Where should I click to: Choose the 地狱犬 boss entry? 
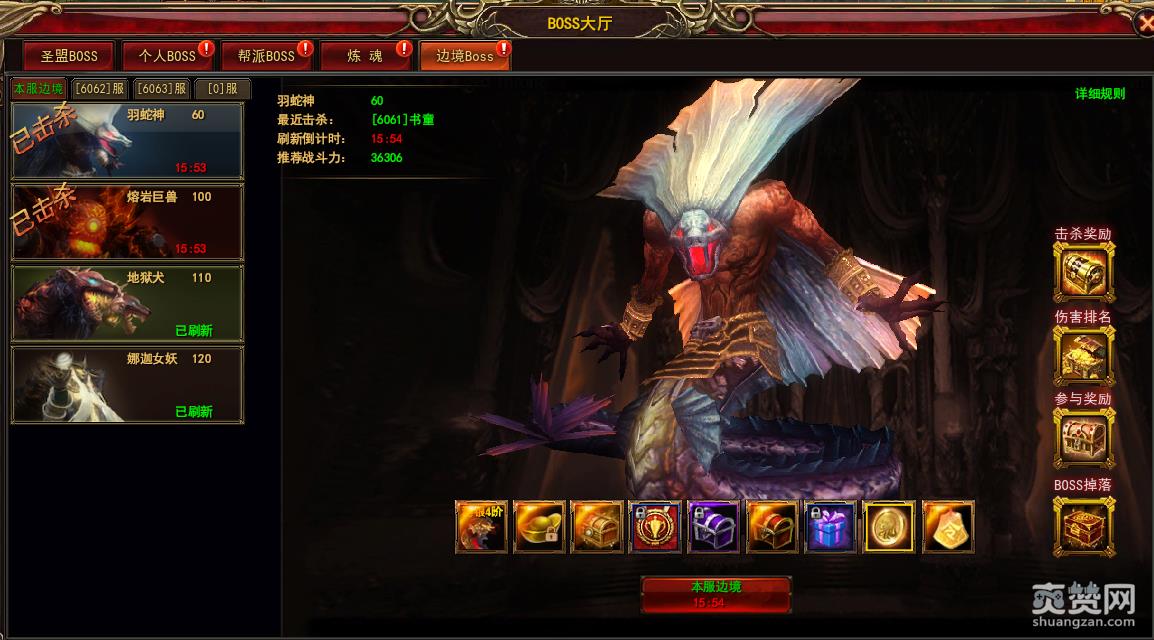[127, 303]
